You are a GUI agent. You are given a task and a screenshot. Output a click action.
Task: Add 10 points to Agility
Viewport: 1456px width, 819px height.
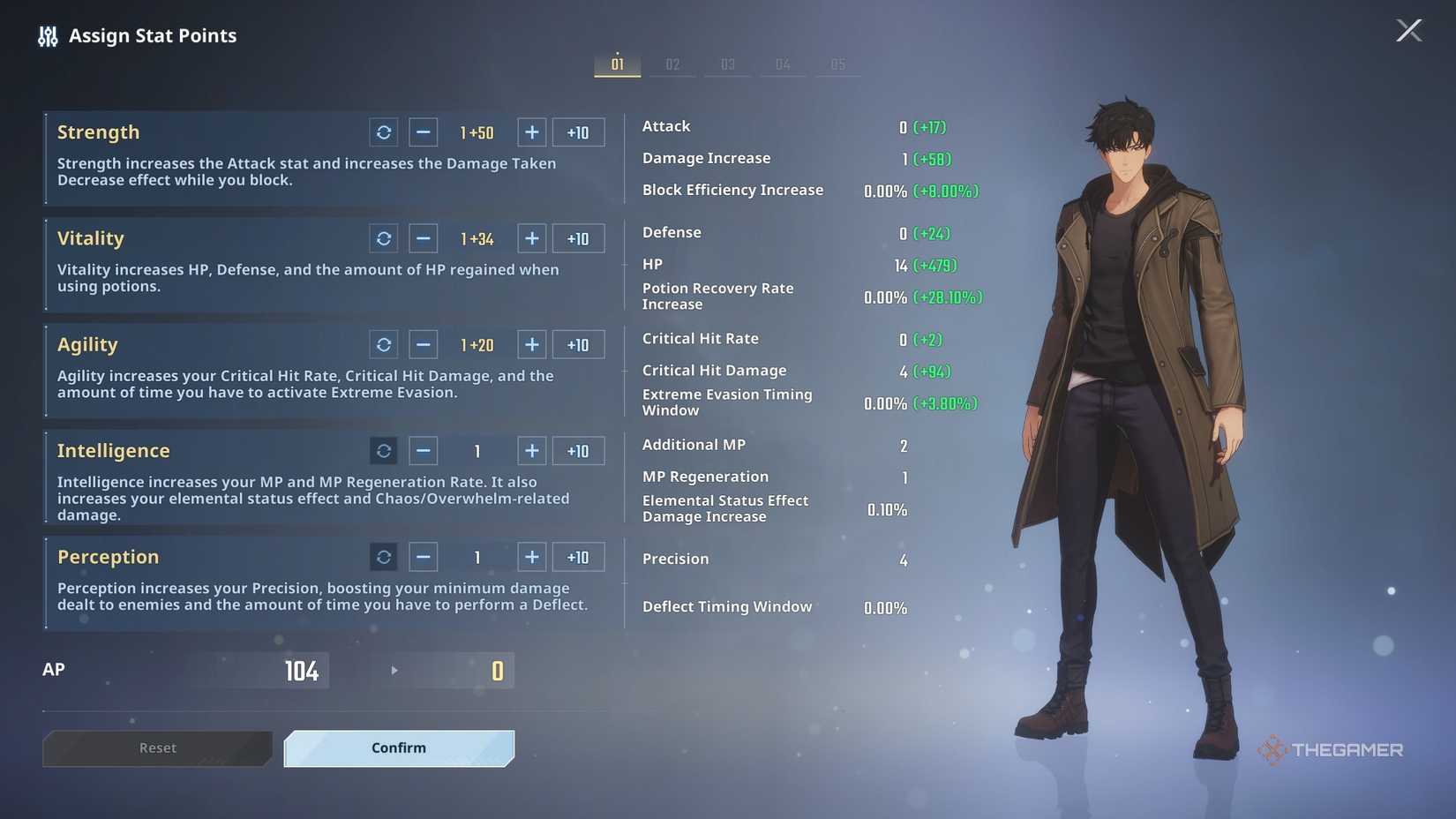tap(578, 344)
